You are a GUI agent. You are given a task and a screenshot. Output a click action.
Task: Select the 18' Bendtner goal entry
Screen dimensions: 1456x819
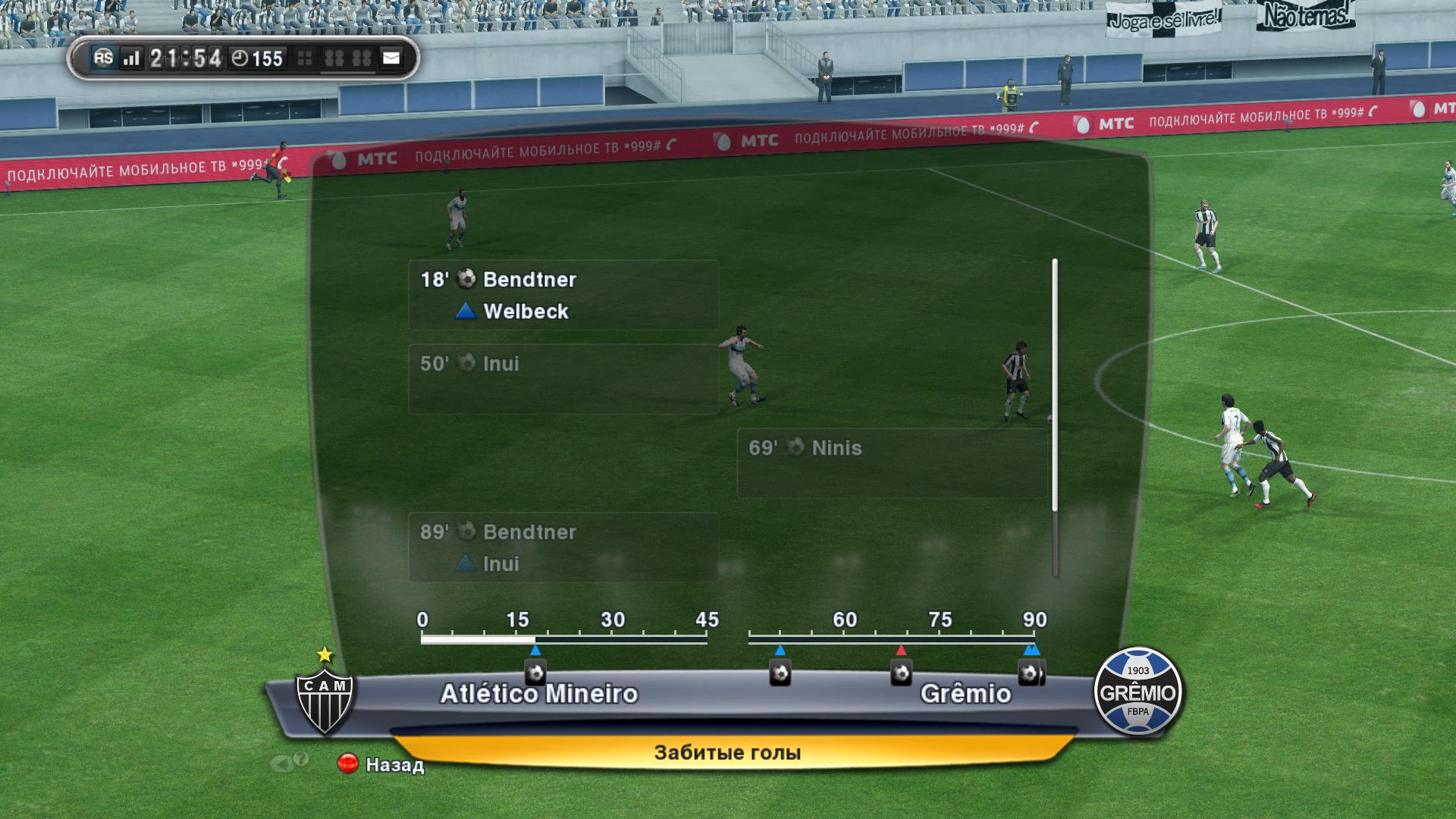pos(563,295)
